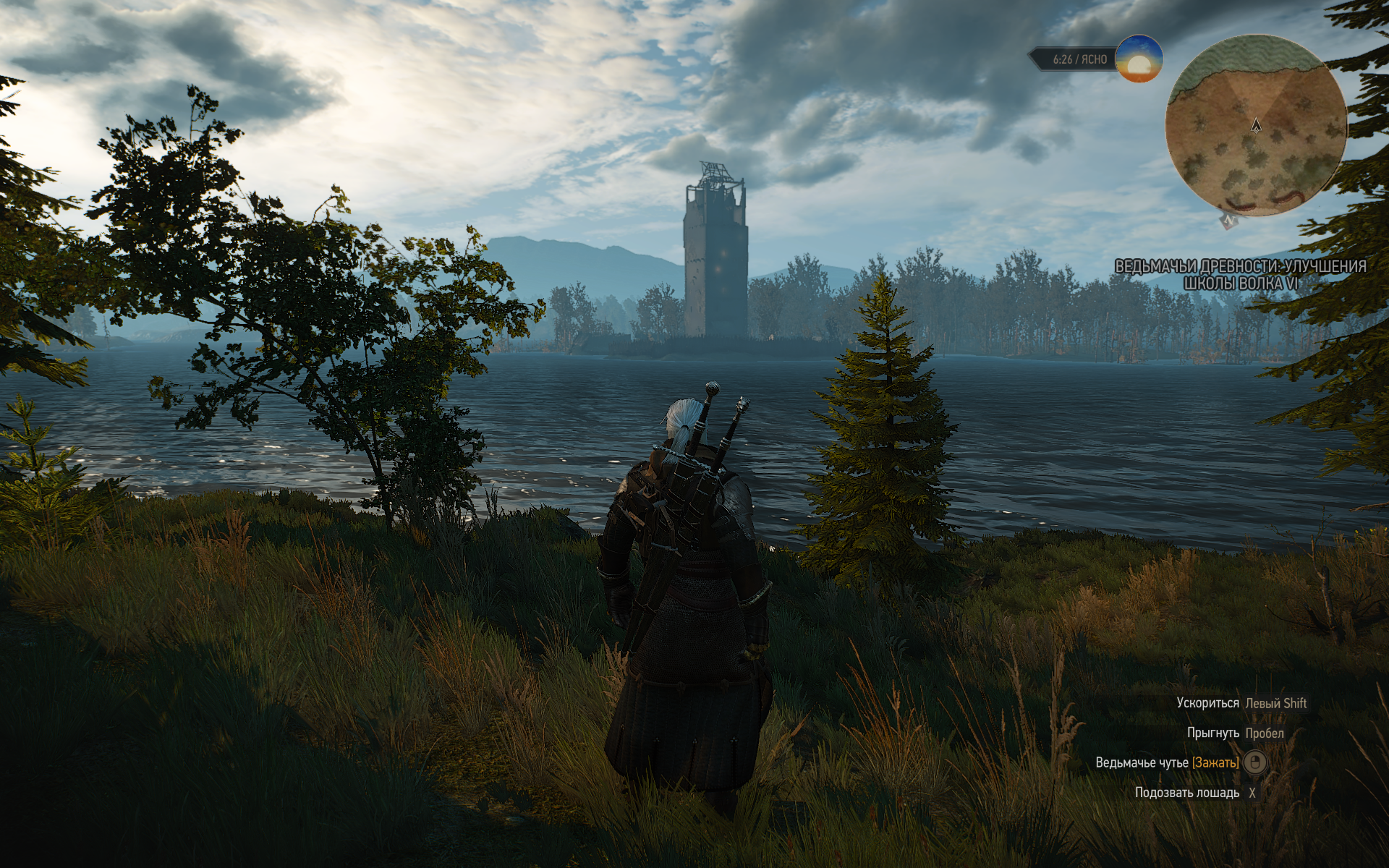Click the sunrise weather icon
Viewport: 1389px width, 868px height.
coord(1138,59)
